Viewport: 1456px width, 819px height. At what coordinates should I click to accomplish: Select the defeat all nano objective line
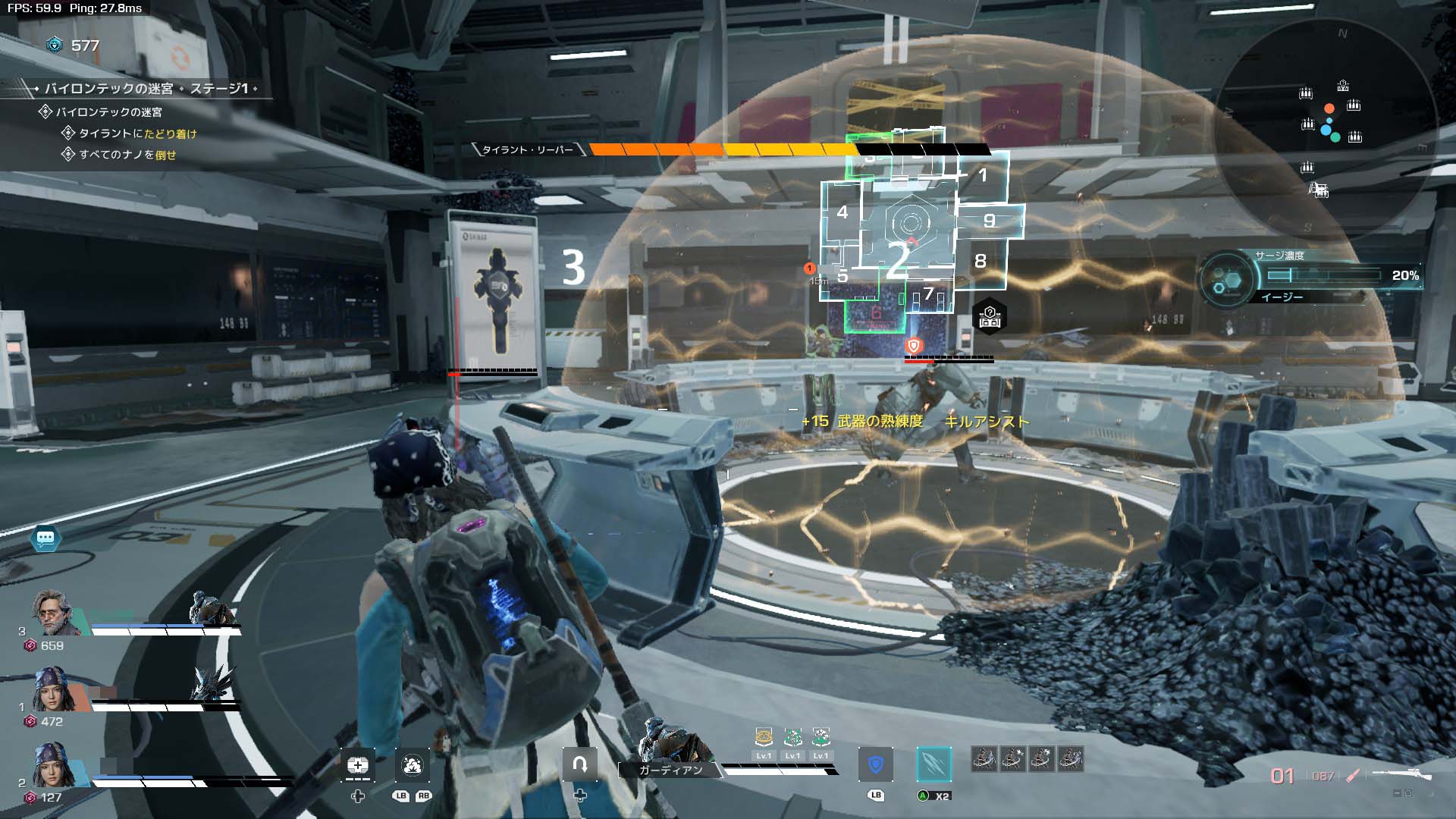pos(127,155)
